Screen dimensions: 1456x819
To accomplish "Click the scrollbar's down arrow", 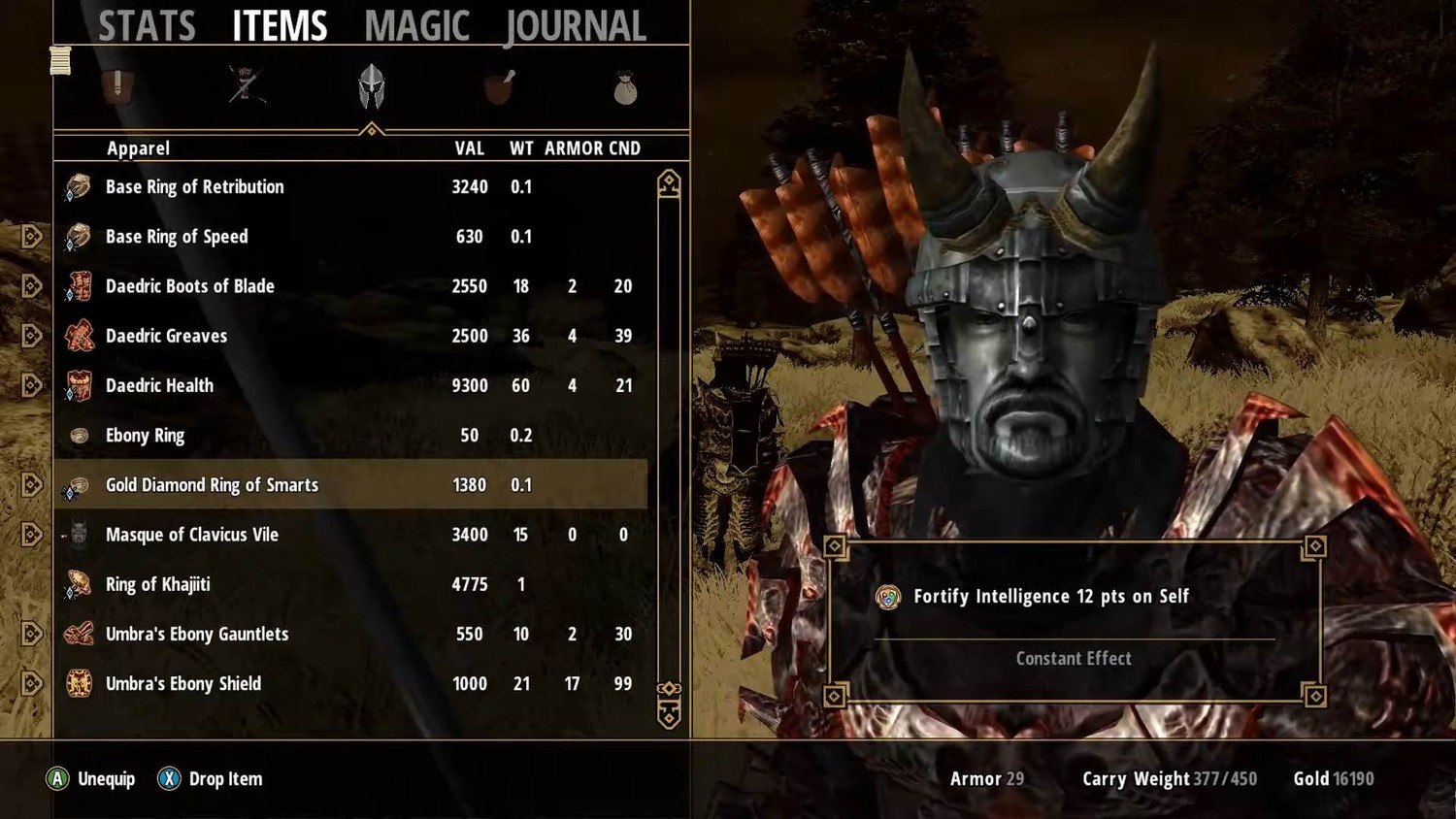I will [669, 716].
